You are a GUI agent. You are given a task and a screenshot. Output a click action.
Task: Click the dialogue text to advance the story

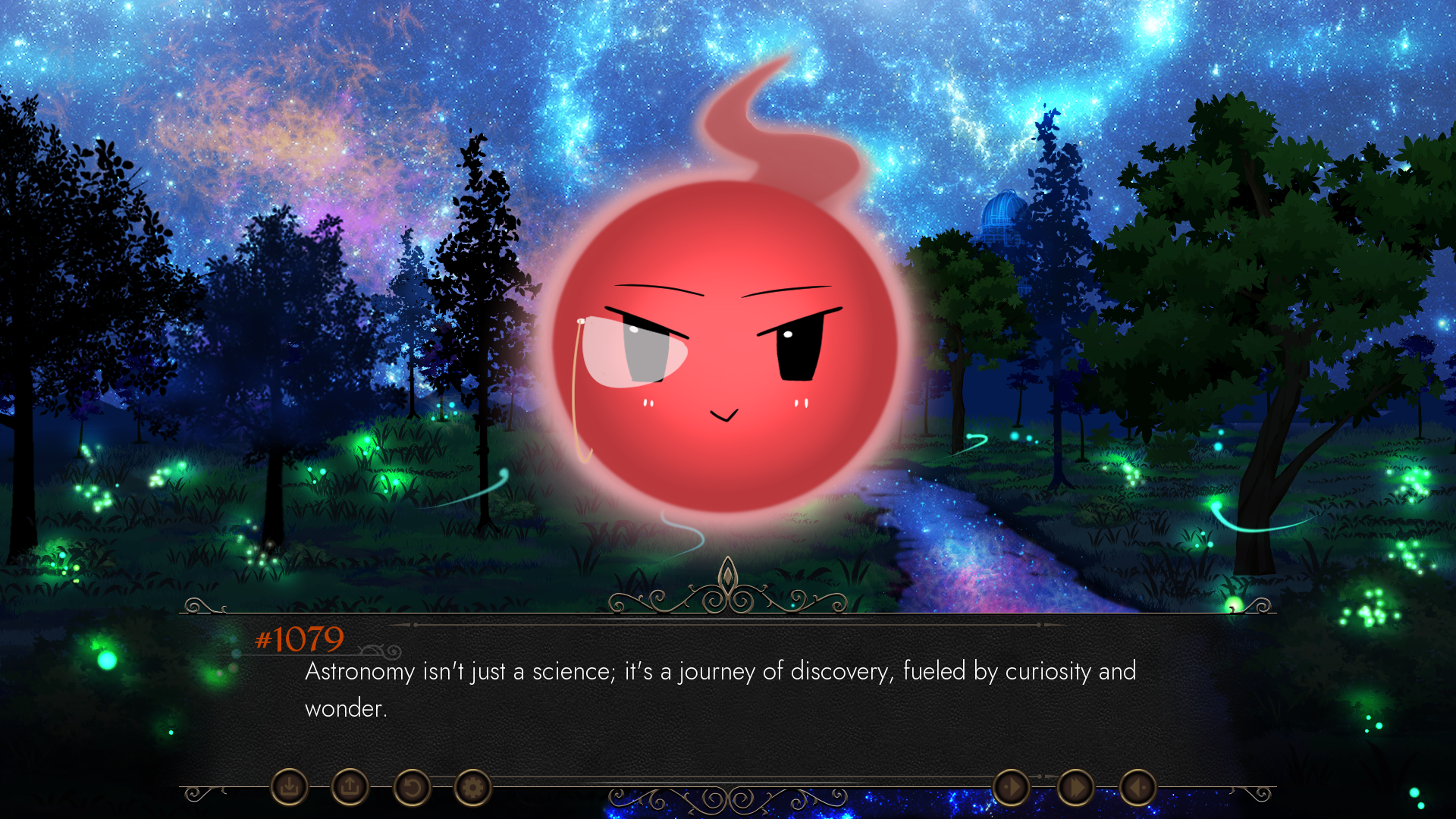point(719,671)
